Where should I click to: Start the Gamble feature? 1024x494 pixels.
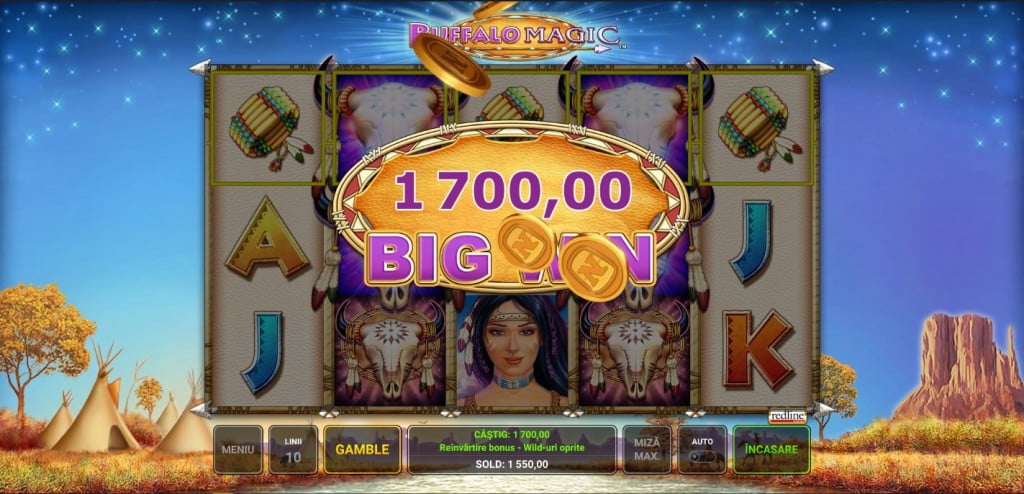(x=362, y=449)
